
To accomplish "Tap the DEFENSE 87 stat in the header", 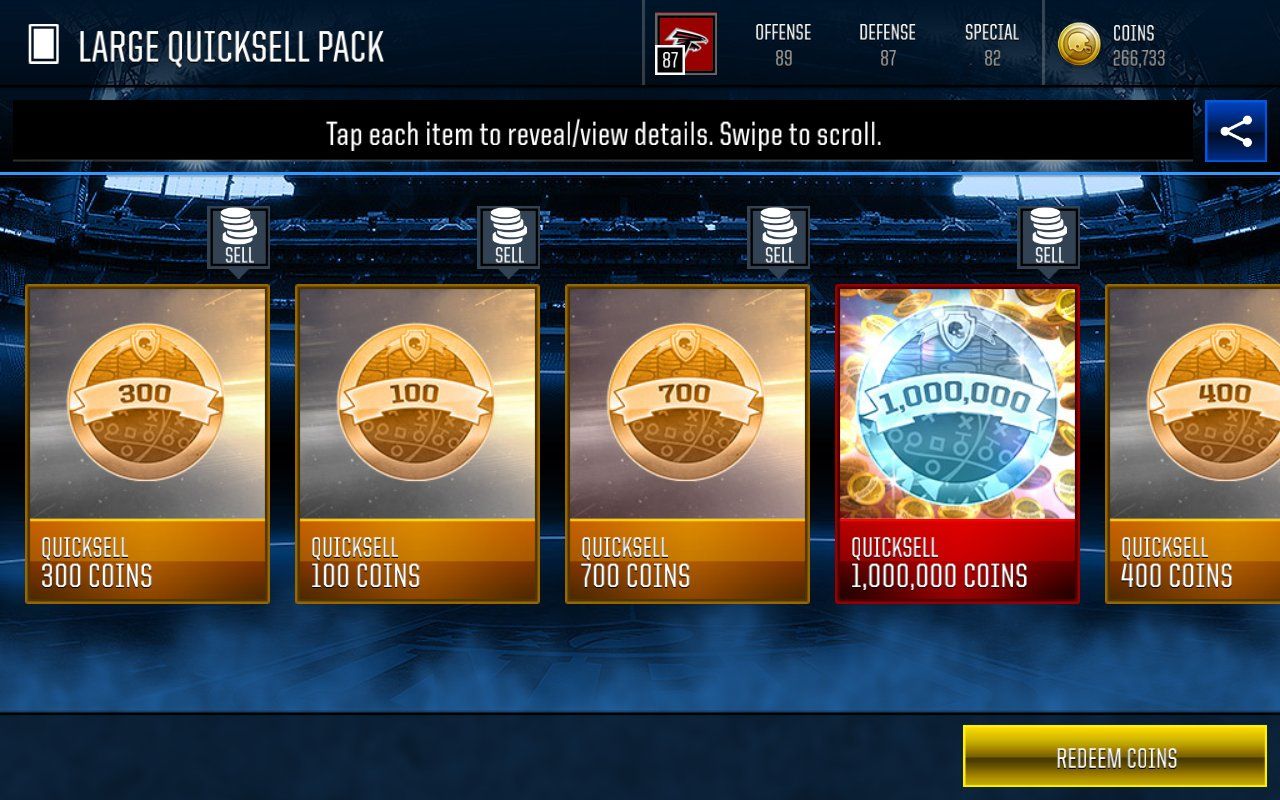I will coord(887,44).
